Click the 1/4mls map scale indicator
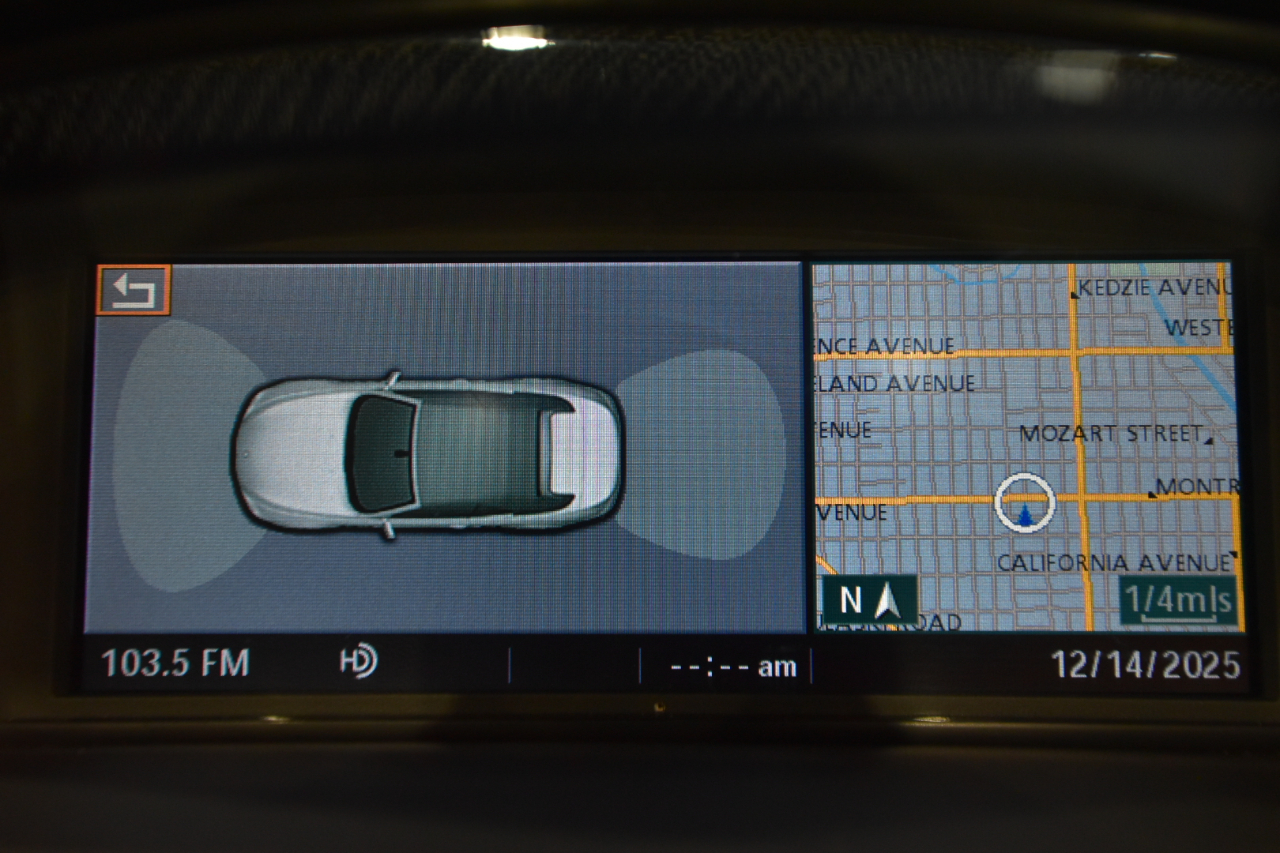This screenshot has width=1280, height=853. pyautogui.click(x=1178, y=598)
